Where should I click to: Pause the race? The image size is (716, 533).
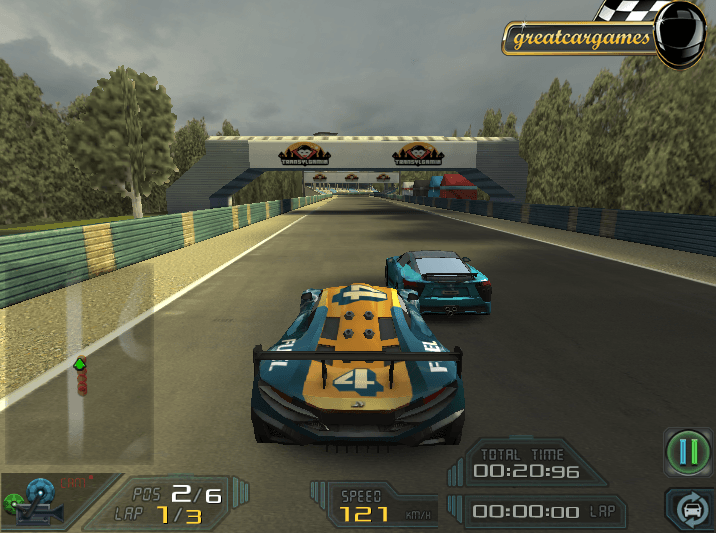tap(688, 451)
